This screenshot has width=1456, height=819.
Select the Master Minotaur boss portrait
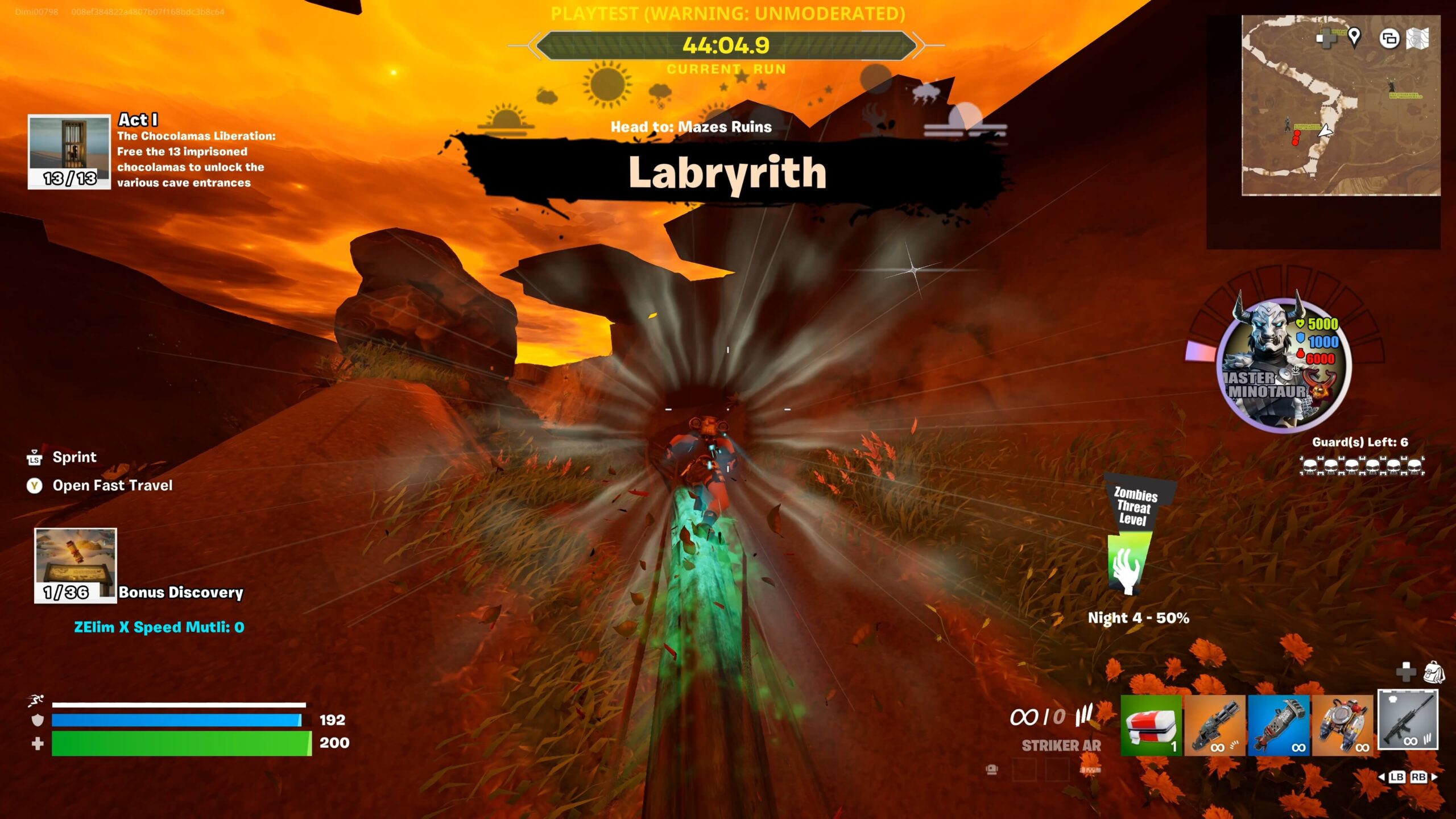(1284, 365)
